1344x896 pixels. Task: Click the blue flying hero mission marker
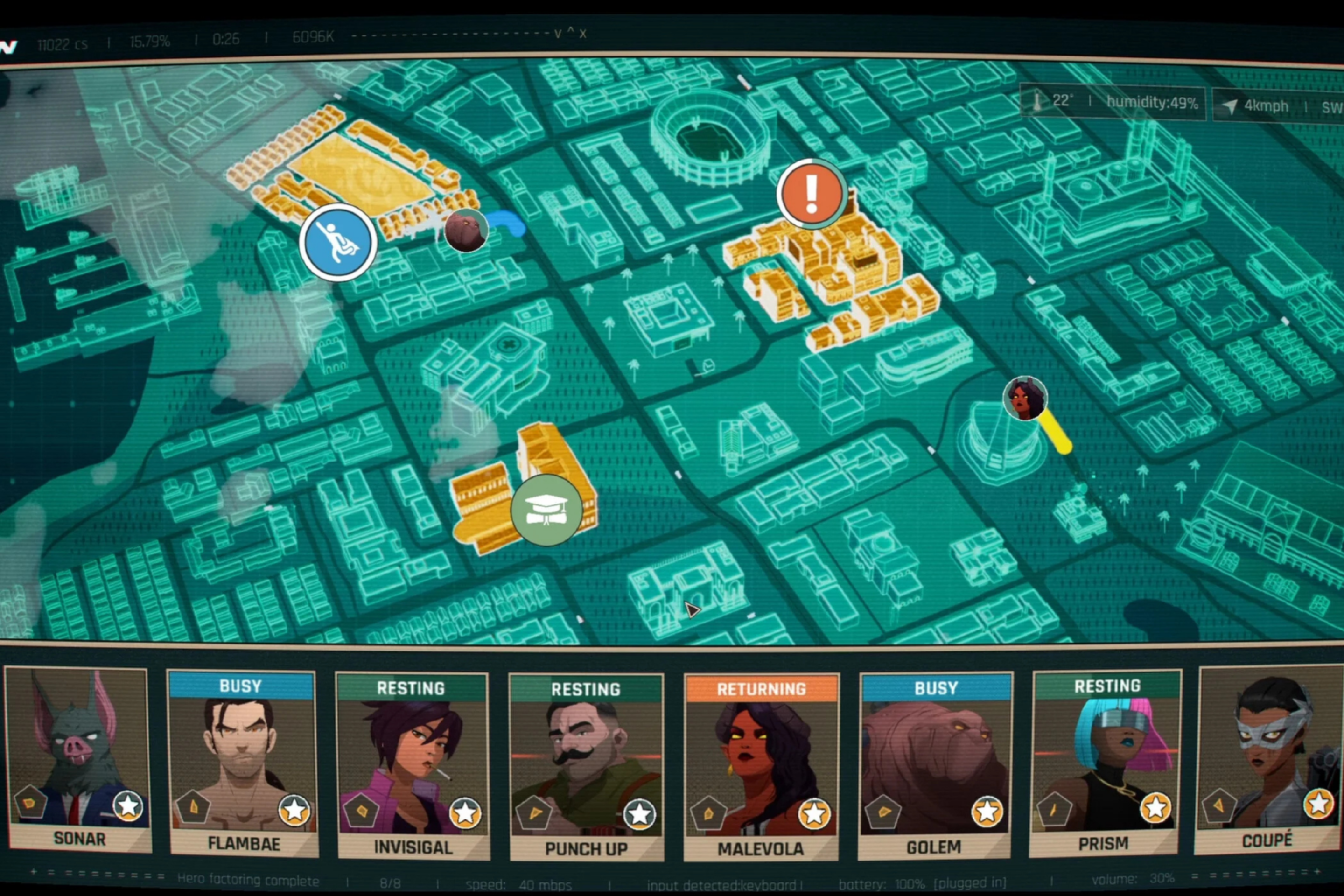[x=338, y=242]
